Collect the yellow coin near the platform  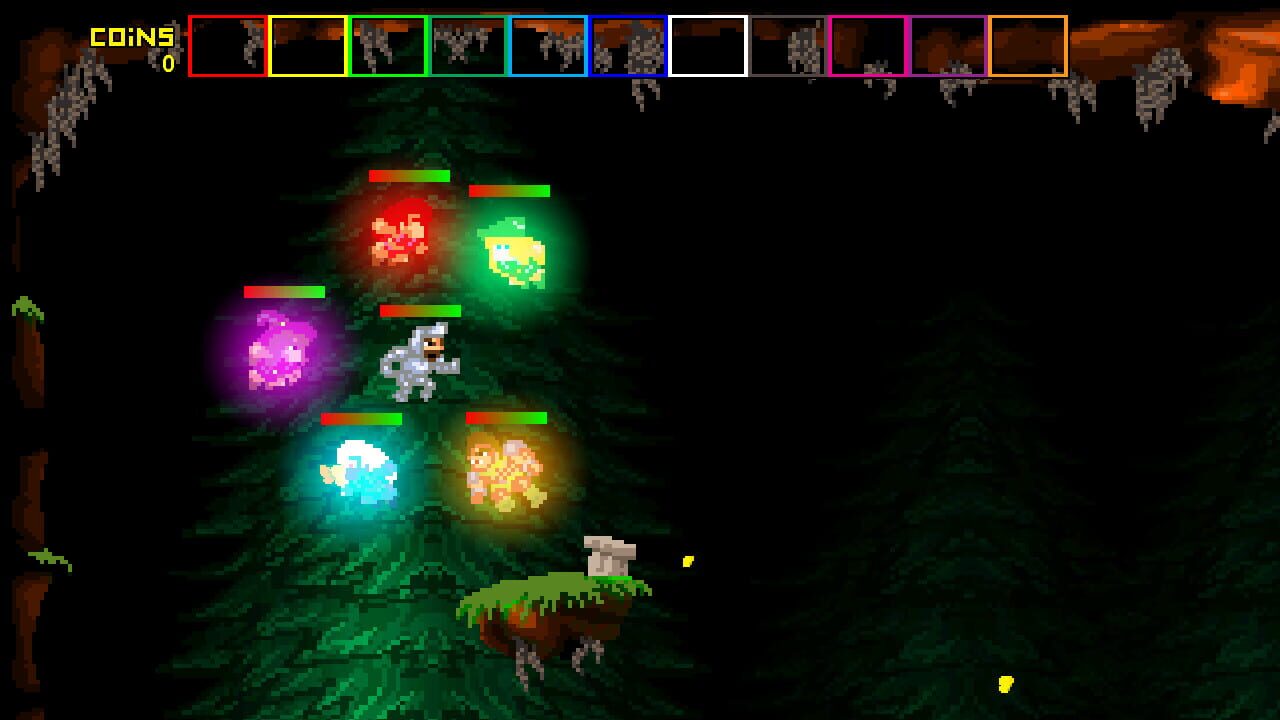[x=688, y=561]
